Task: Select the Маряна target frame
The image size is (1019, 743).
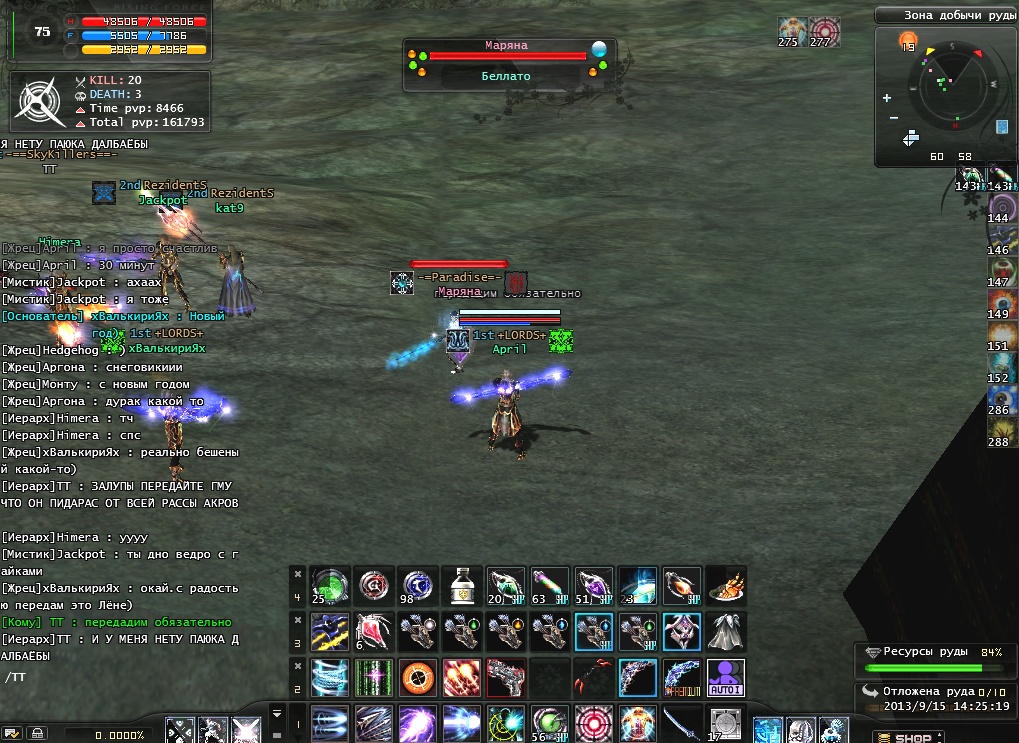Action: [x=507, y=61]
